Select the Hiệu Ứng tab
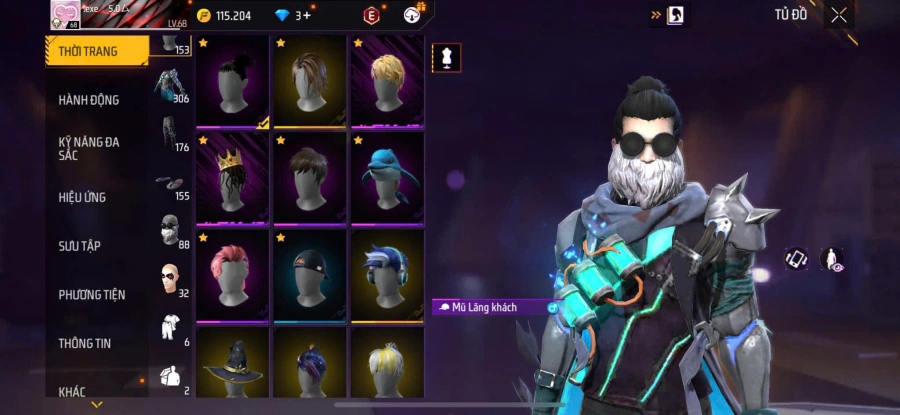The height and width of the screenshot is (415, 900). click(x=82, y=197)
